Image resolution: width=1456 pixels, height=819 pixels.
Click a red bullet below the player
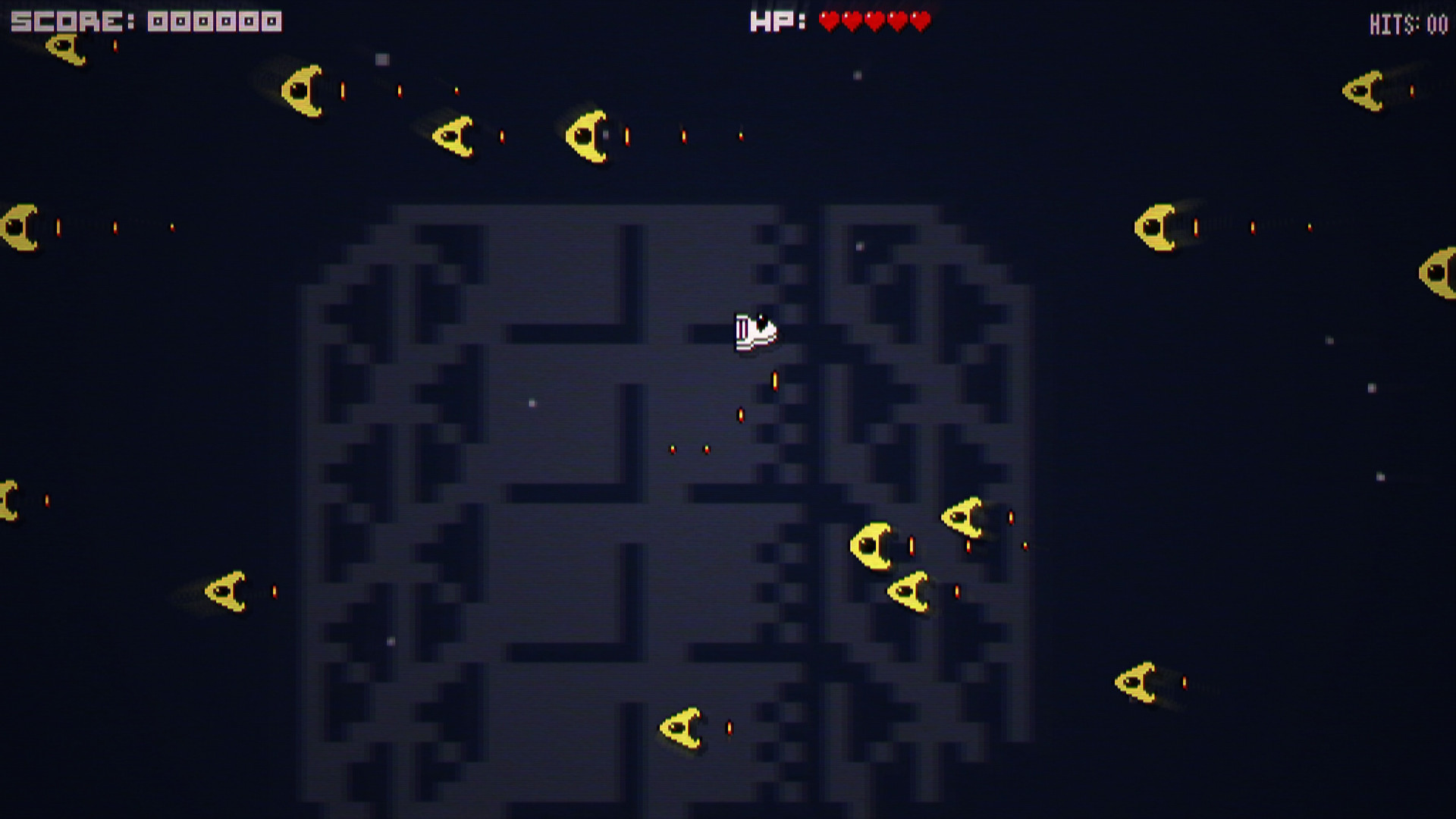click(x=773, y=379)
